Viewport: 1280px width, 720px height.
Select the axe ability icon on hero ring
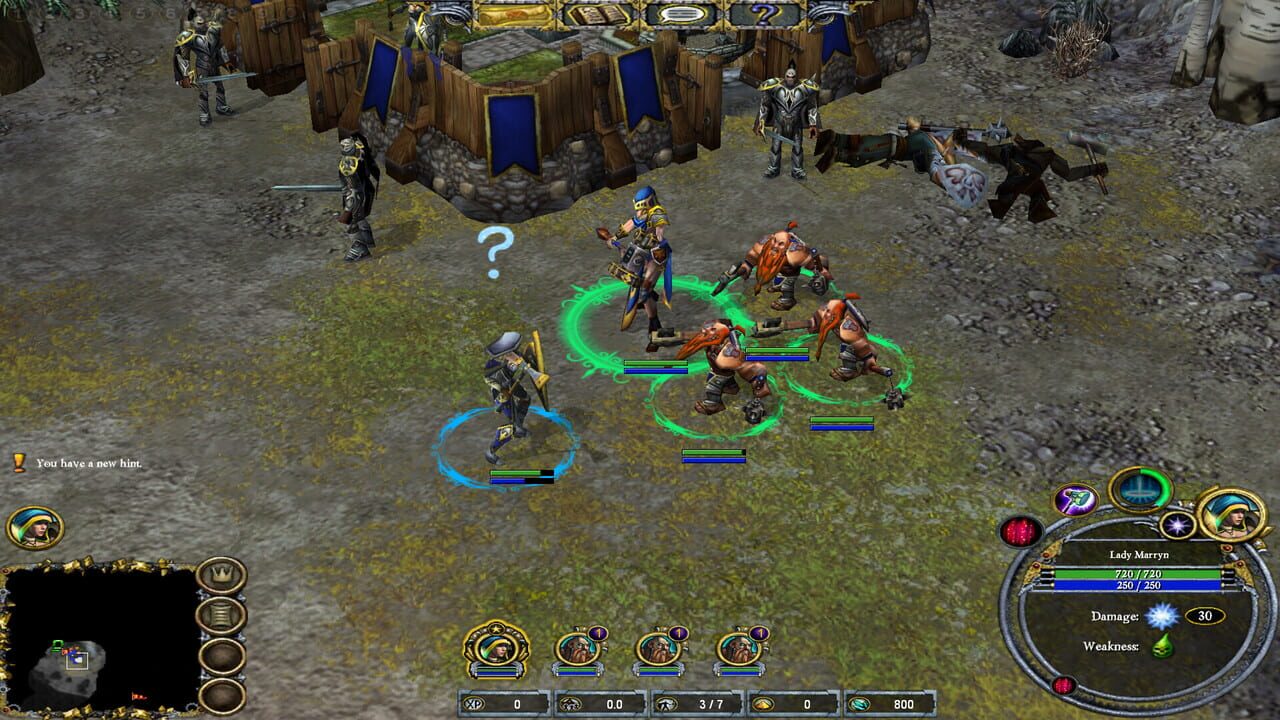pyautogui.click(x=1075, y=501)
